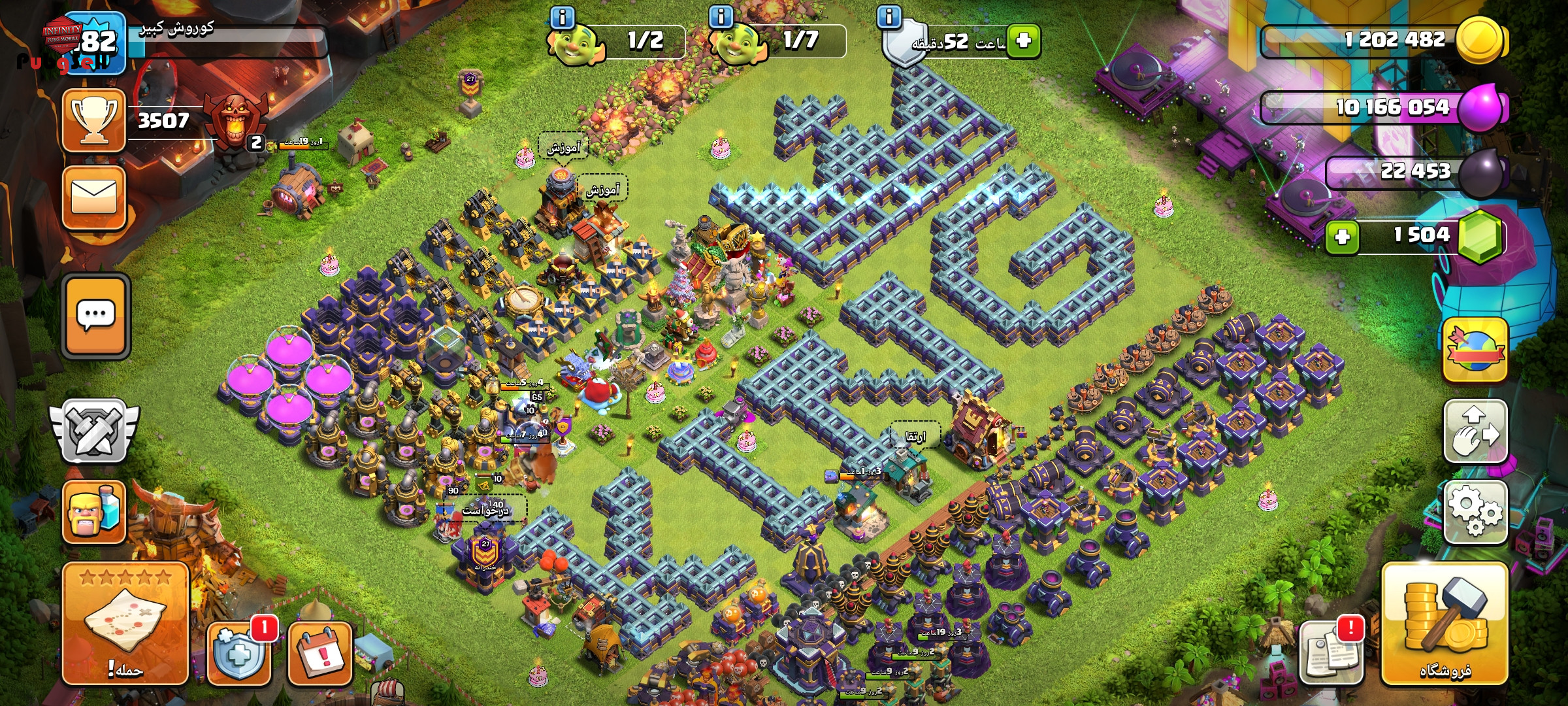Extend the shield with green plus
Viewport: 1568px width, 706px height.
(1023, 41)
